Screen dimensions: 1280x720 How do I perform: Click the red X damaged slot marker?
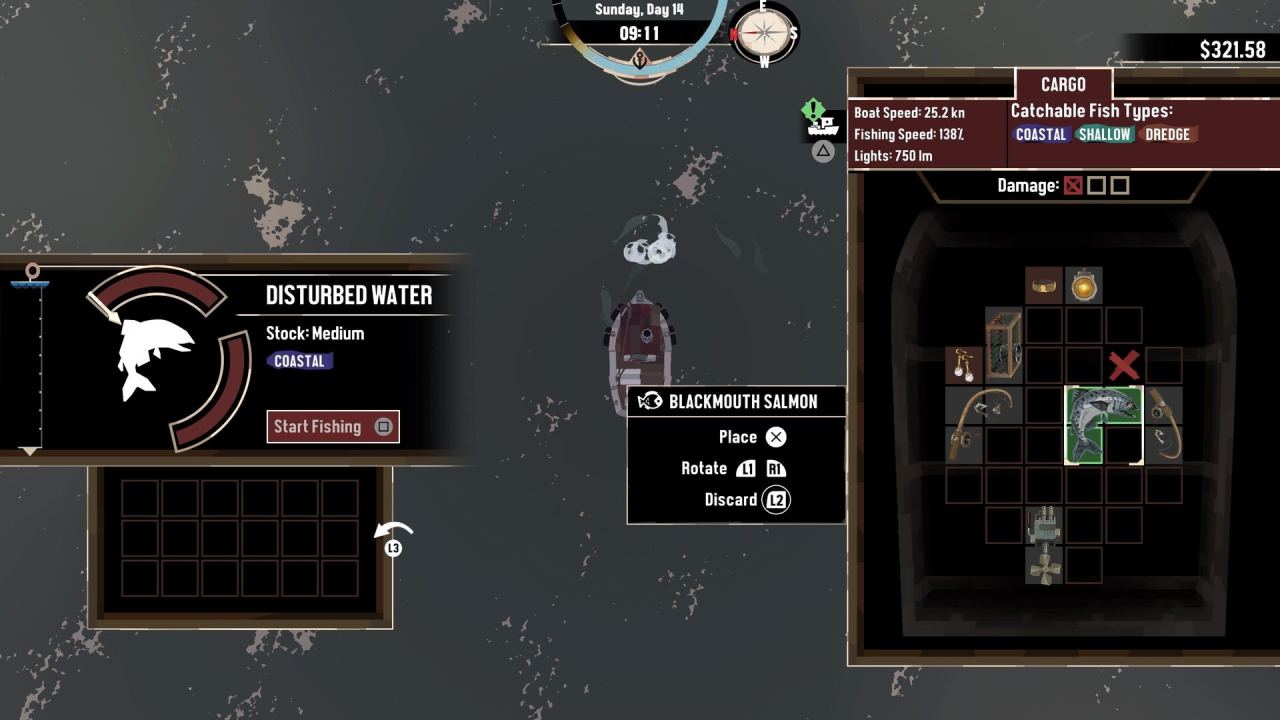coord(1123,365)
